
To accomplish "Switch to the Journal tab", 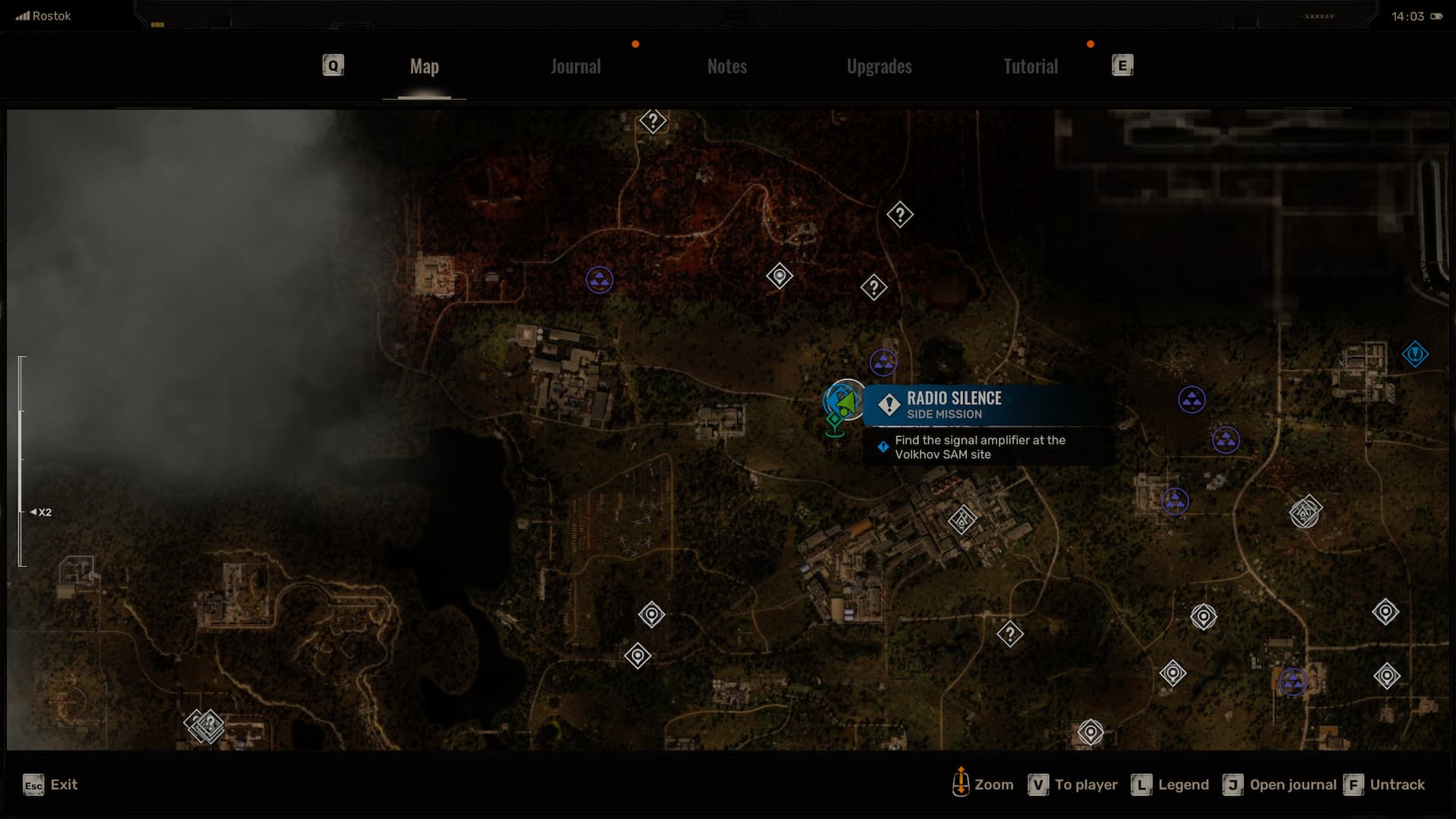I will tap(576, 67).
